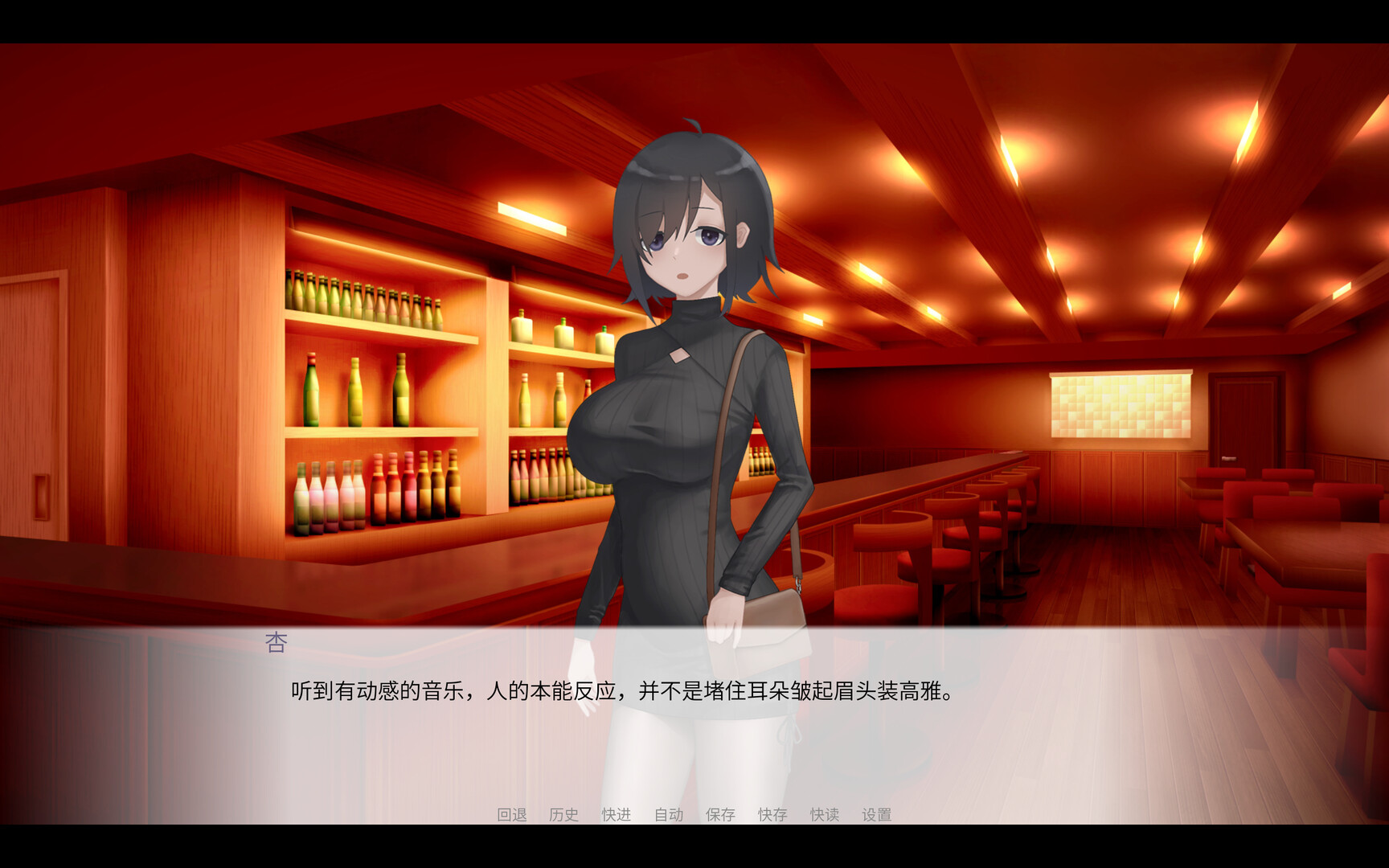
Task: Click the 保存 label in the quick menu
Action: pos(721,814)
